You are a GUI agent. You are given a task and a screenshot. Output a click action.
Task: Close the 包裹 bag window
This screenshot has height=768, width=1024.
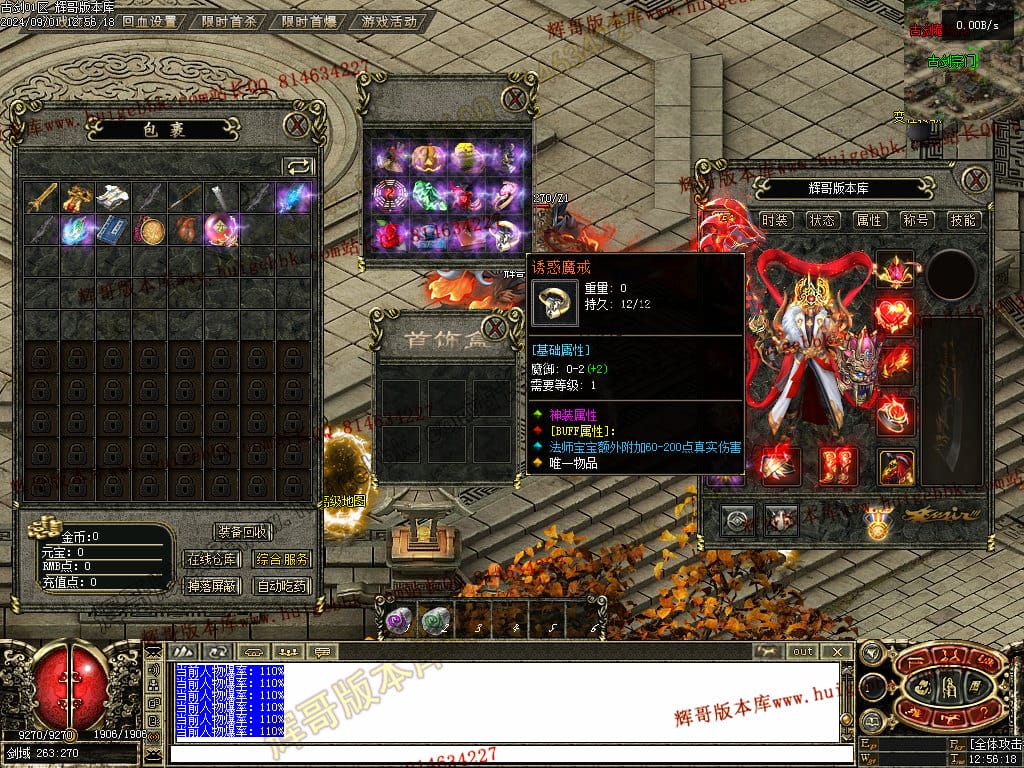coord(296,125)
